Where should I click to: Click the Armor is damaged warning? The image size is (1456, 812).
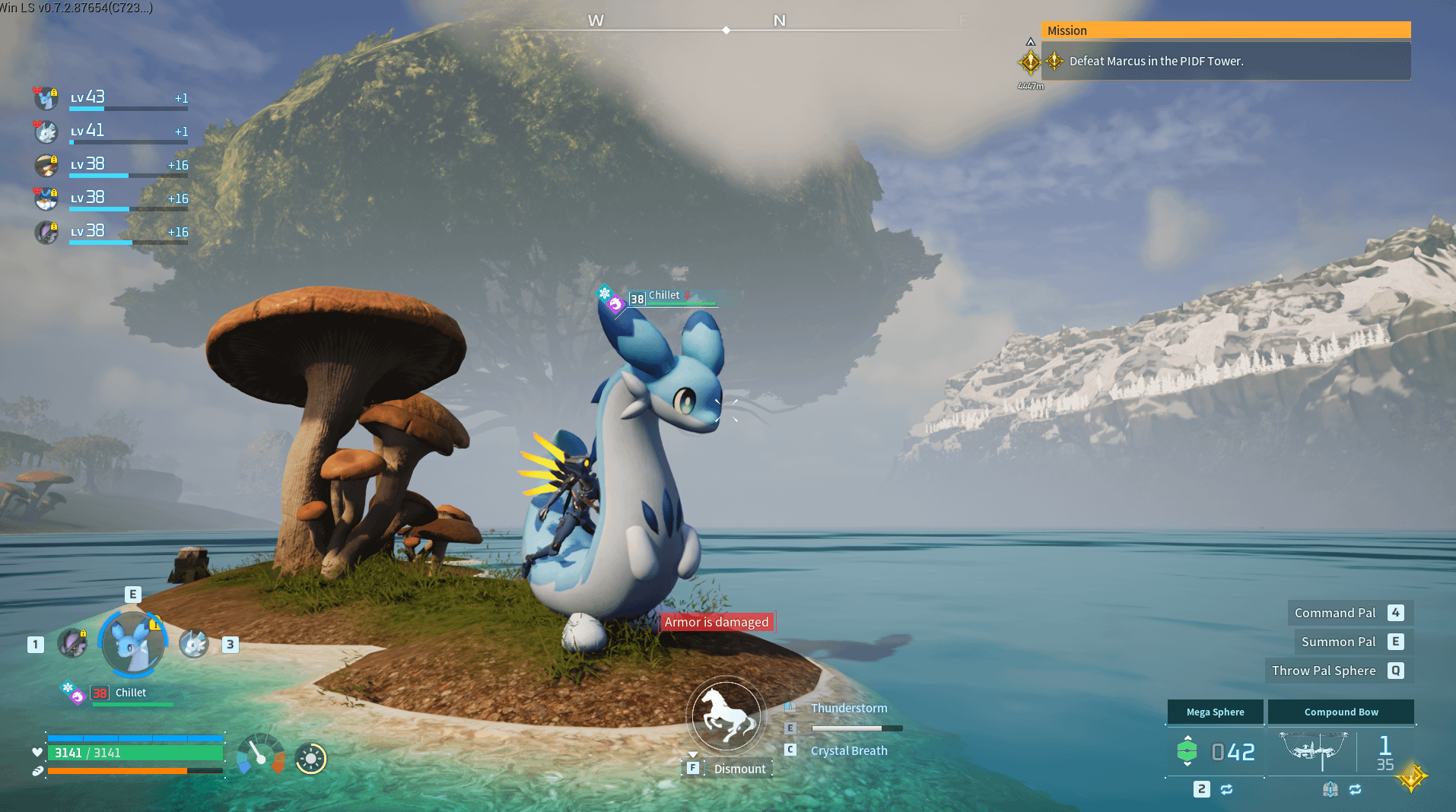pyautogui.click(x=717, y=622)
